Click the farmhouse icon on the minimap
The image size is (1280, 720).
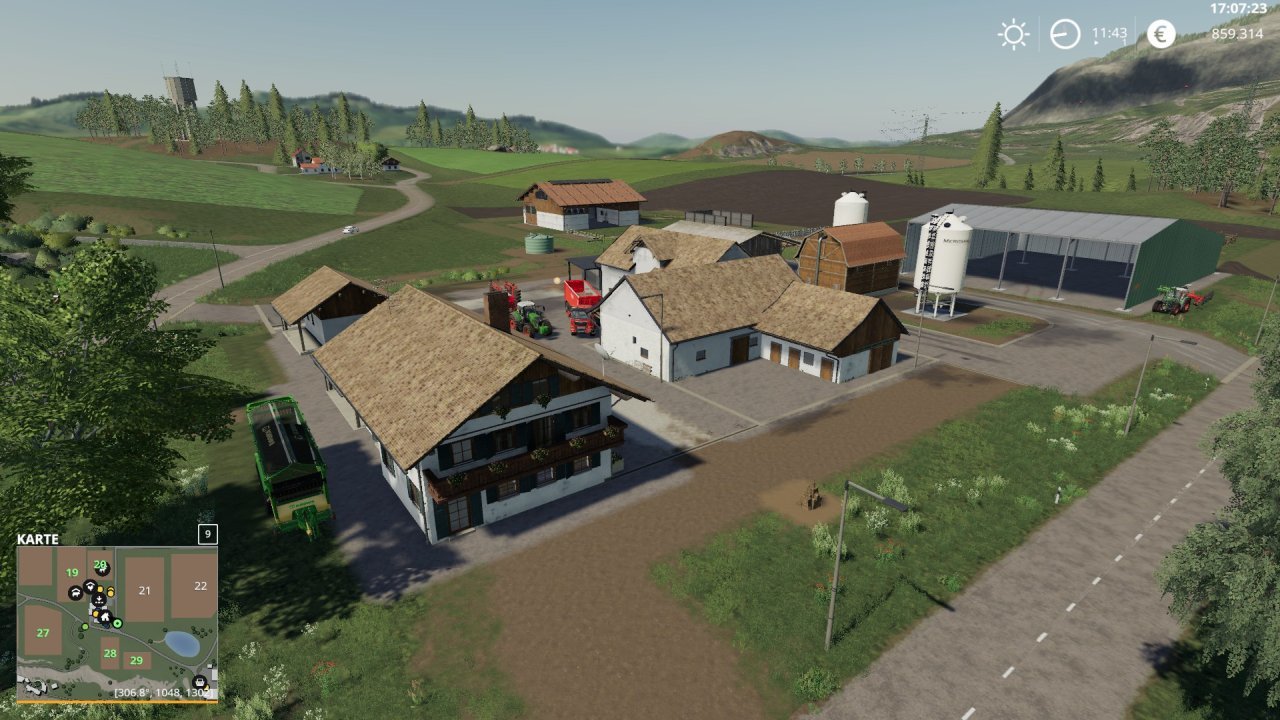click(x=106, y=618)
